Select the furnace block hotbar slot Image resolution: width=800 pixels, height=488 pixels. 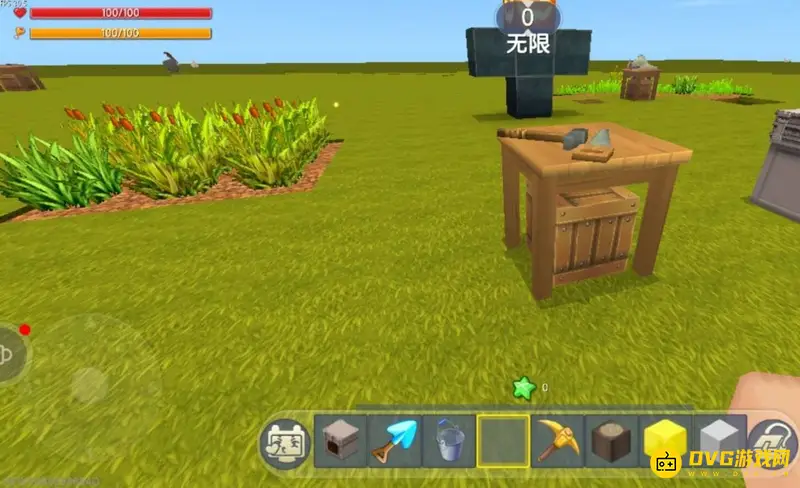click(x=342, y=442)
